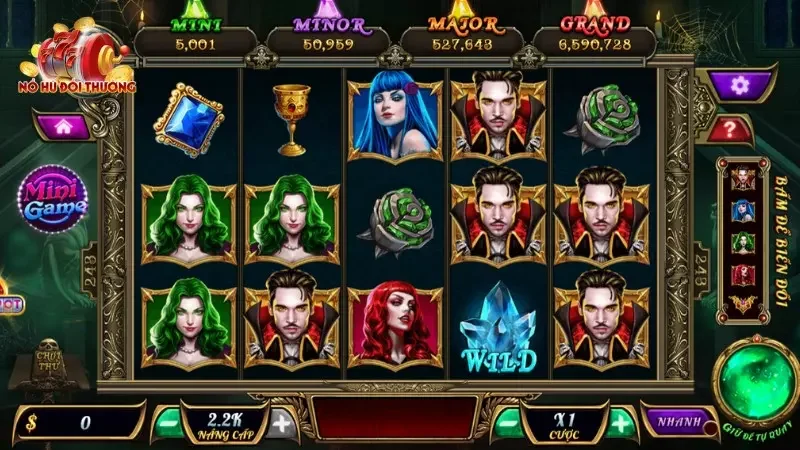Select the vampire man icon in side panel
The image size is (800, 450).
(743, 179)
